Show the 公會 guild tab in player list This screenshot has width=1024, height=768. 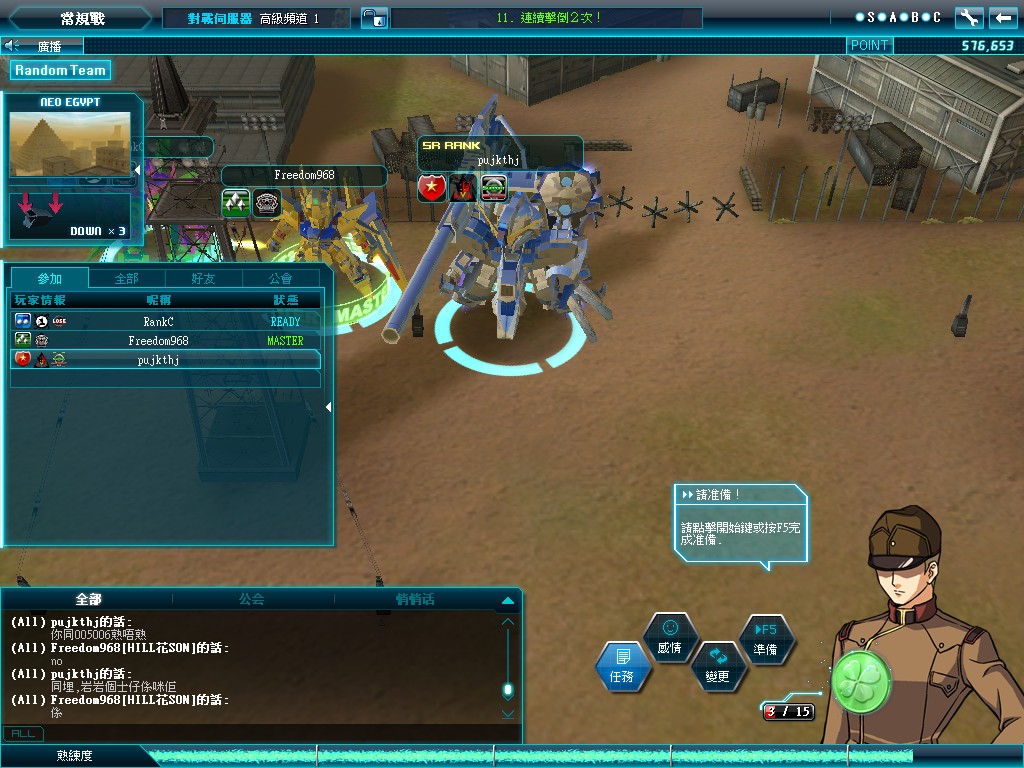(x=281, y=278)
